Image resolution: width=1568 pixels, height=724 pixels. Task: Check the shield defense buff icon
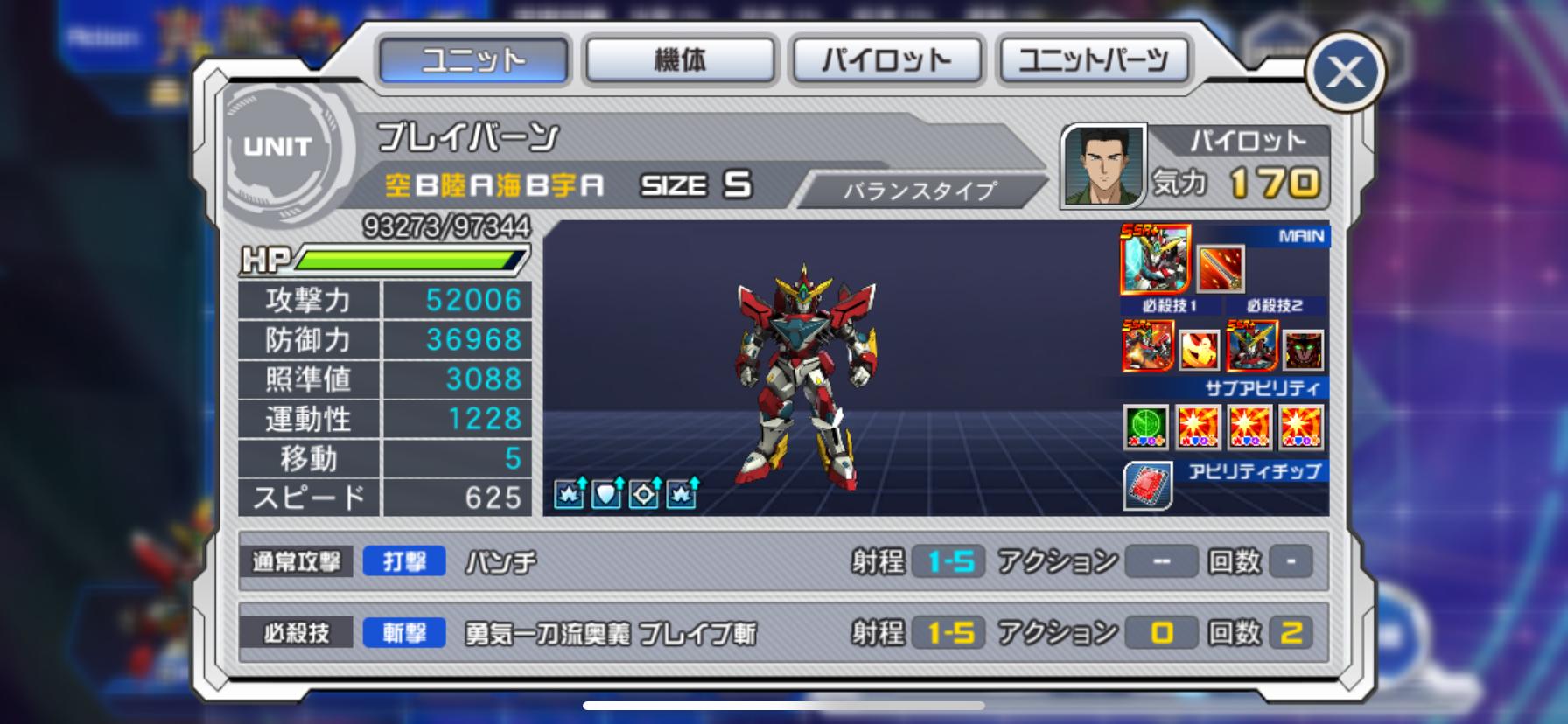tap(607, 494)
